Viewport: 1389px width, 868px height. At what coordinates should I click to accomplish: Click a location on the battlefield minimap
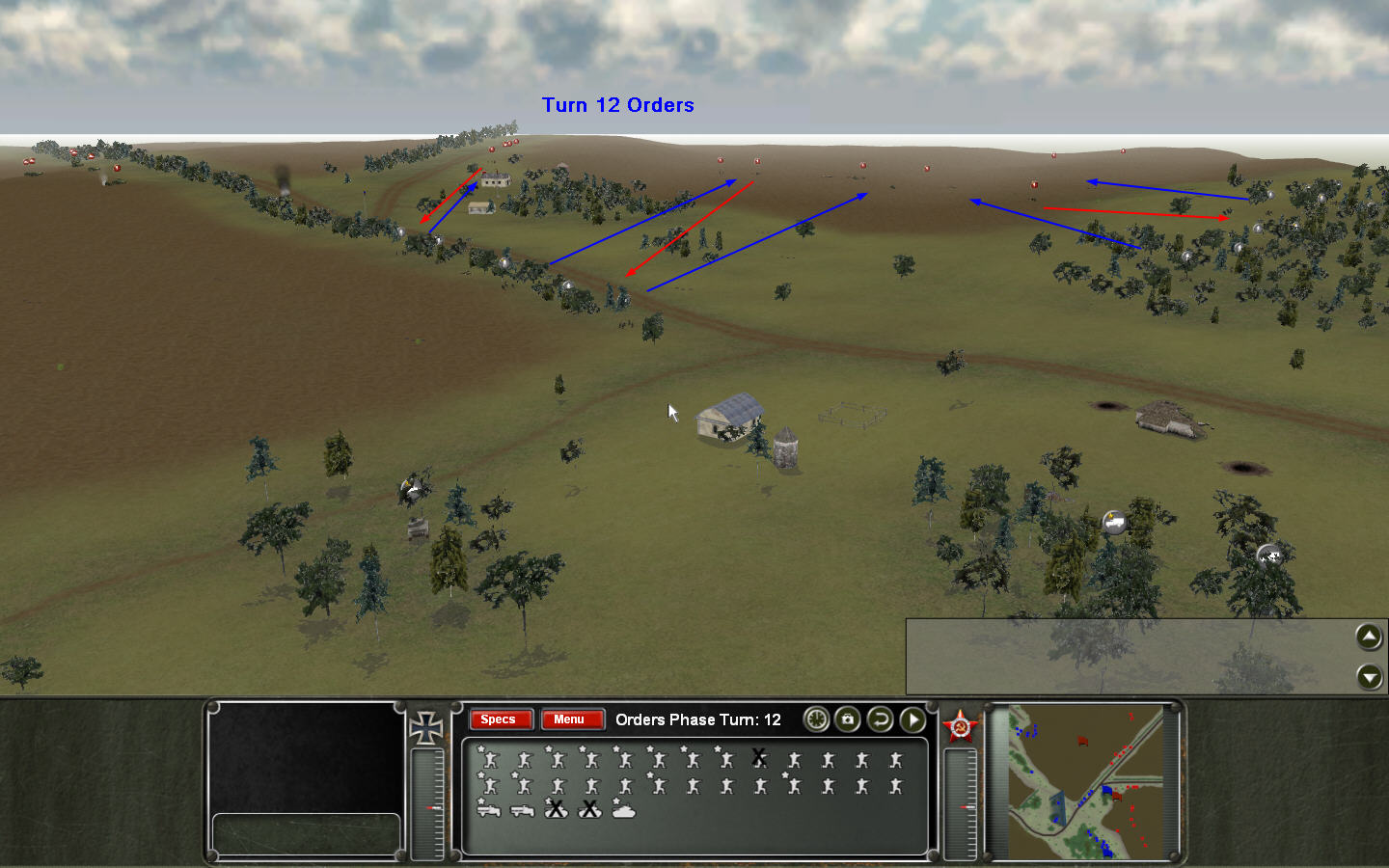[1085, 781]
